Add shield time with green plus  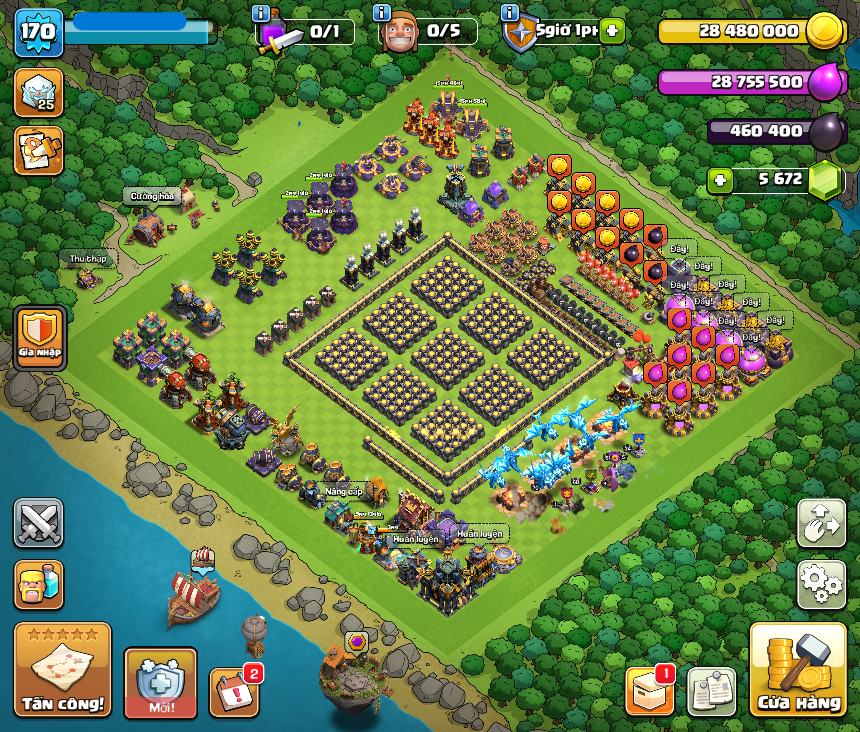[612, 31]
